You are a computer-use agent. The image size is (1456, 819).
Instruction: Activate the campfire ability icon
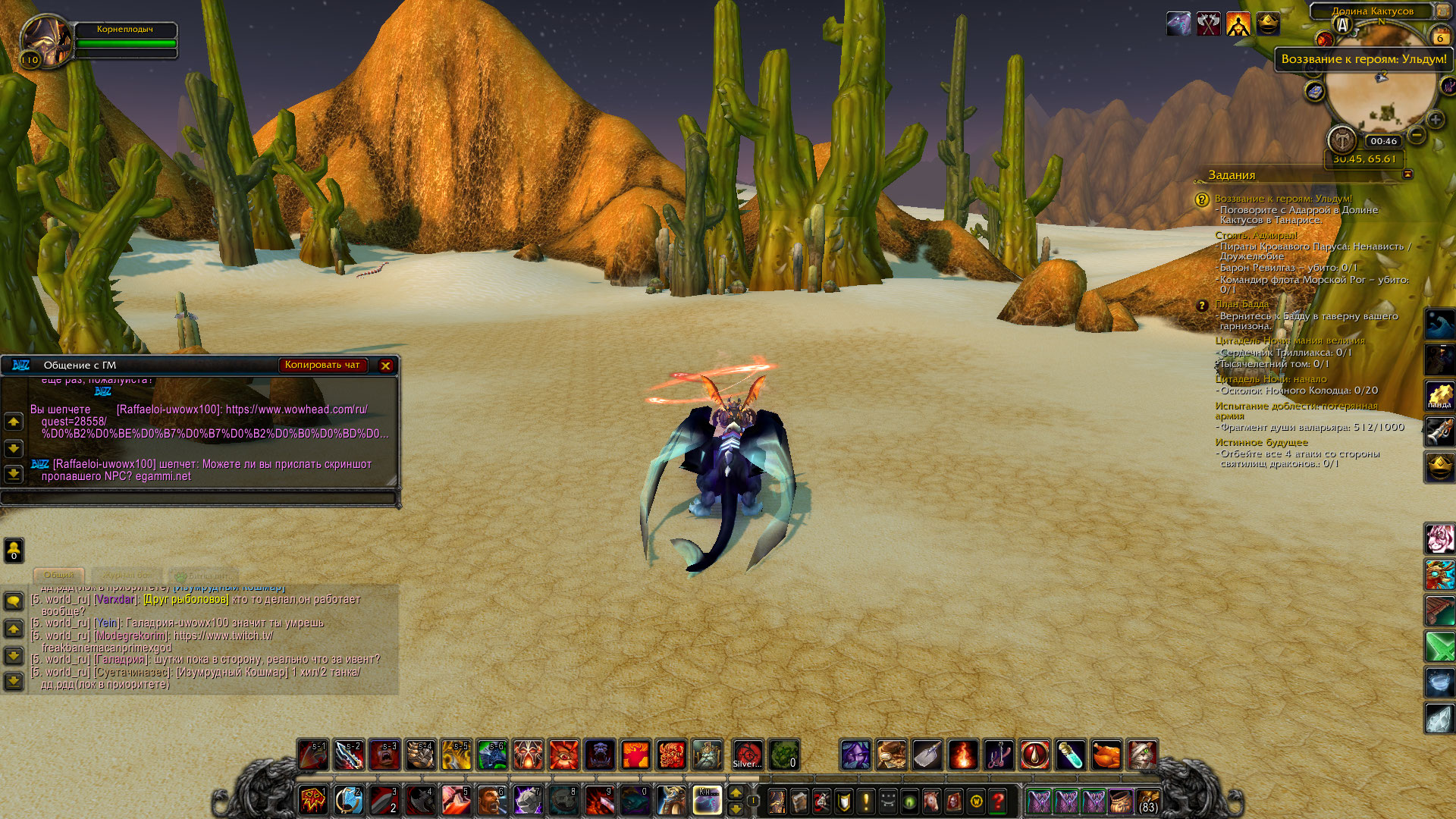pyautogui.click(x=963, y=755)
